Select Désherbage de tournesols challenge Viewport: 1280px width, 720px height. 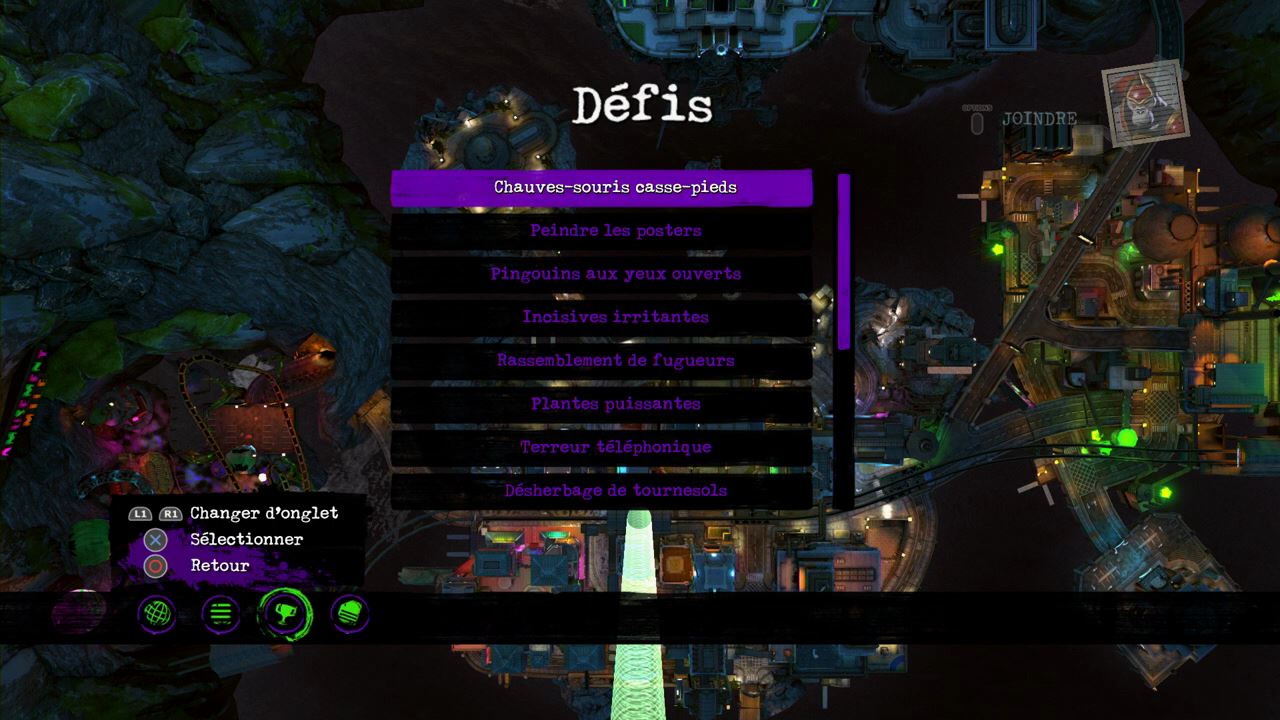pyautogui.click(x=601, y=490)
